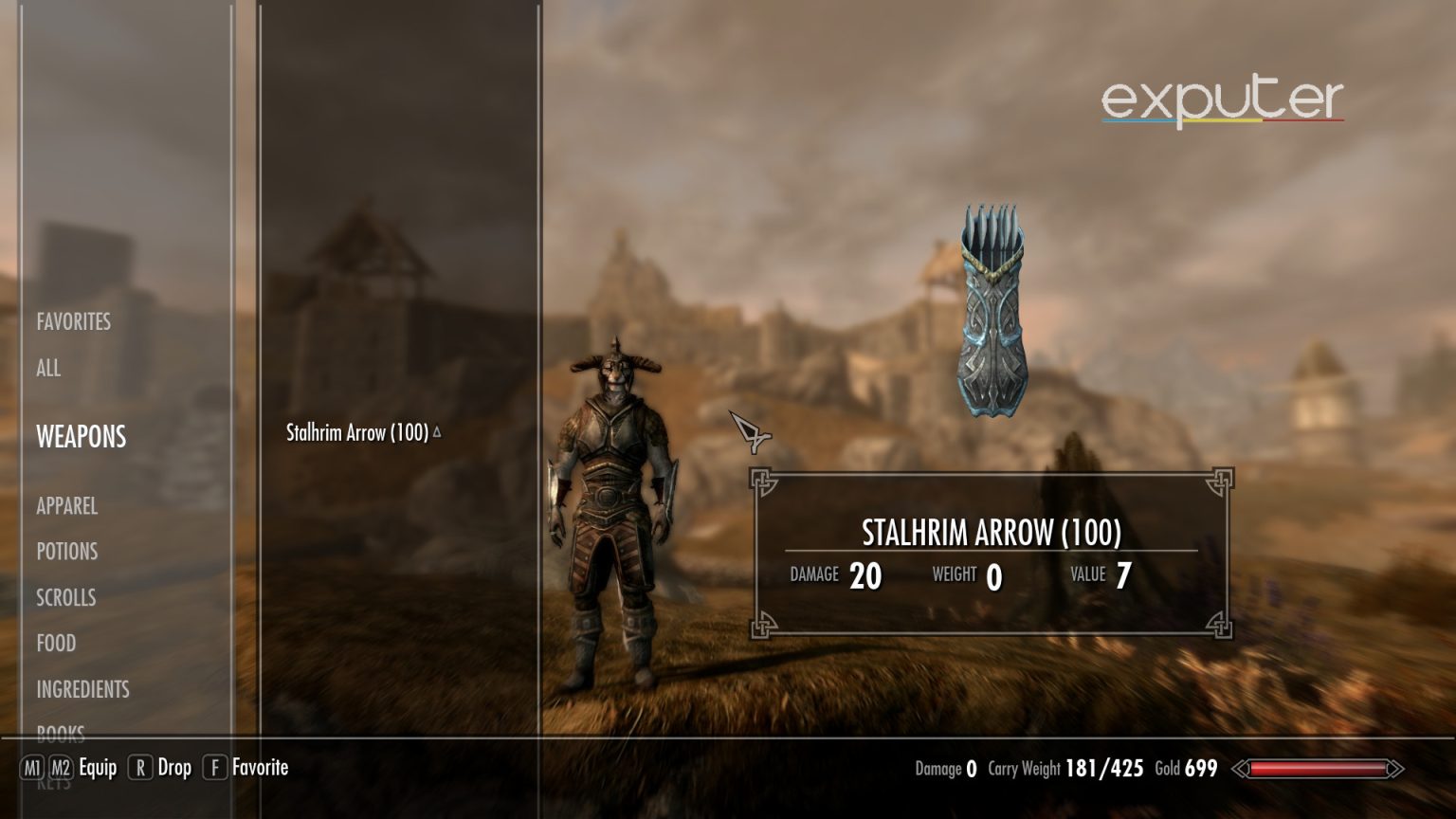Open the Ingredients category

(82, 689)
